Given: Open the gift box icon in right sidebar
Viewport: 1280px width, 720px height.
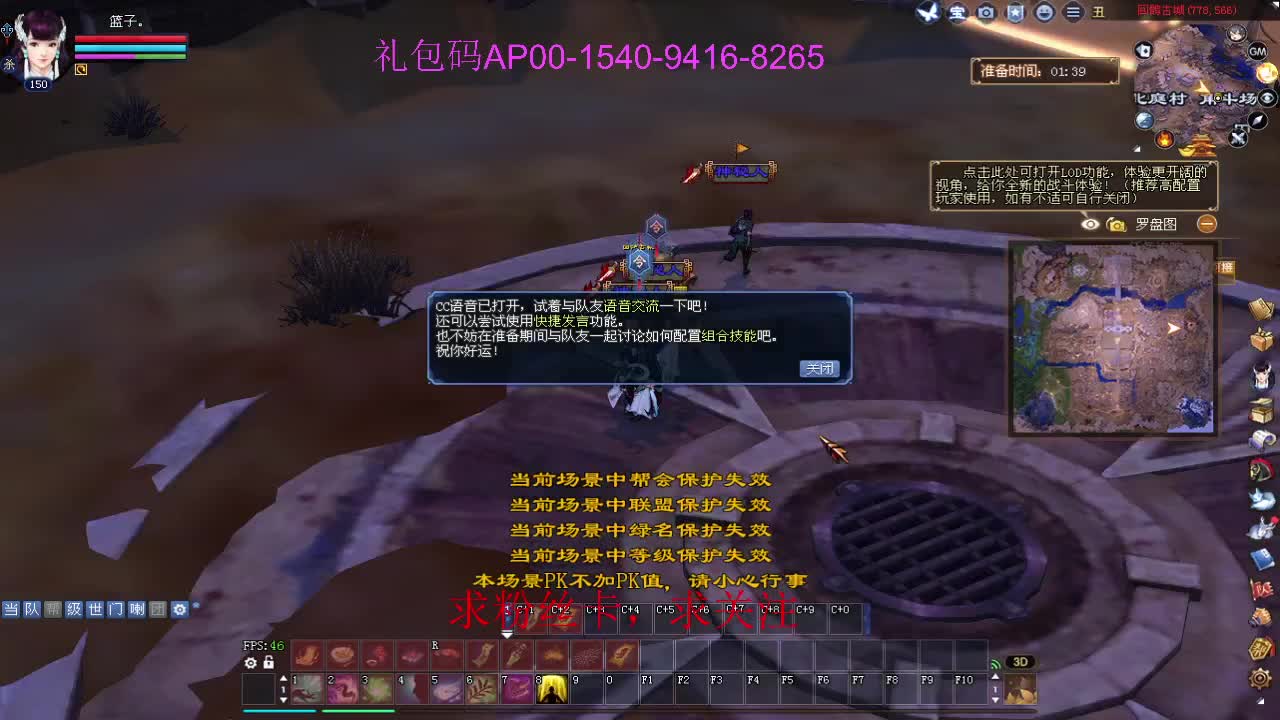Looking at the screenshot, I should pos(1263,337).
